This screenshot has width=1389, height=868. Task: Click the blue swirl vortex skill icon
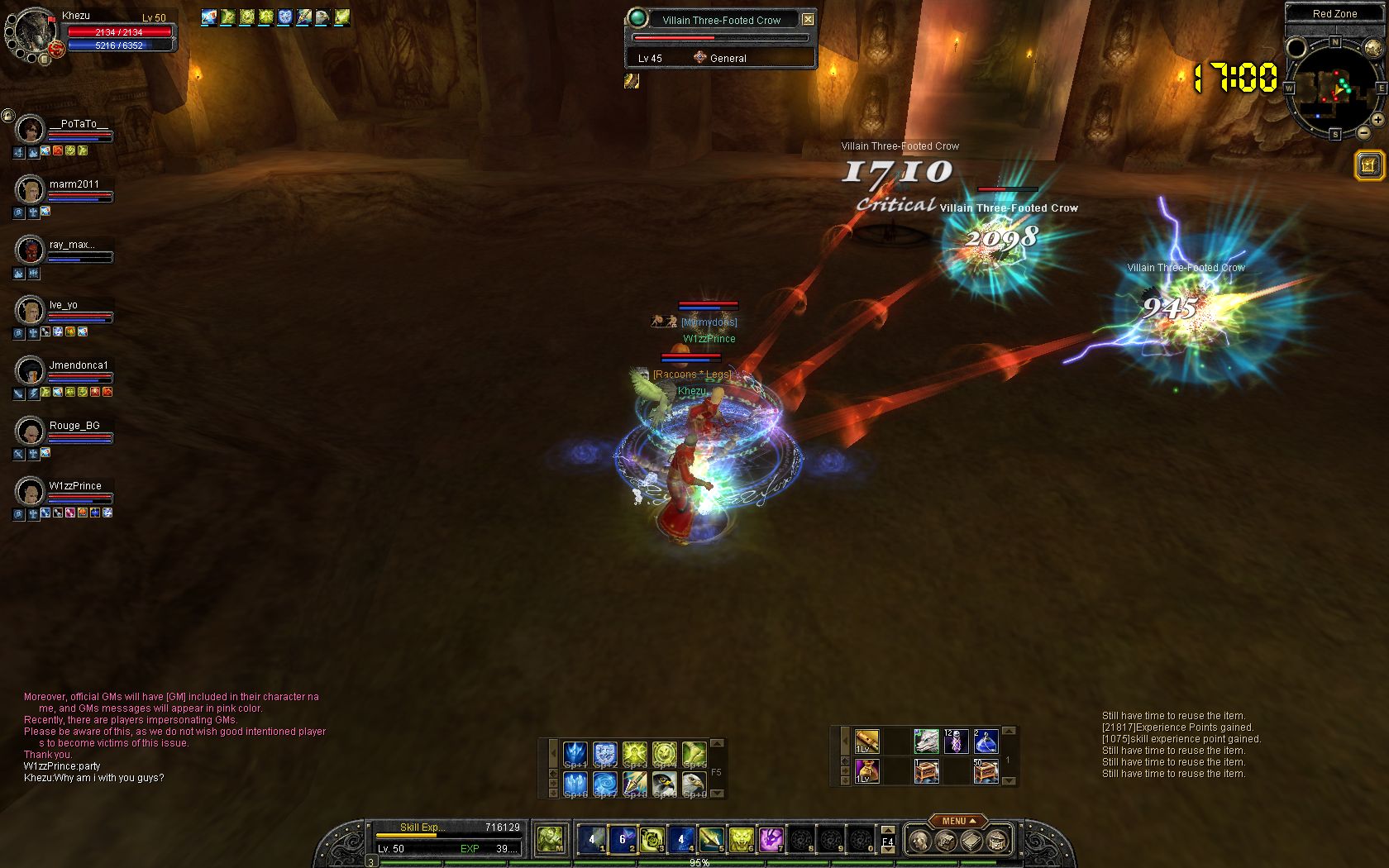point(604,782)
